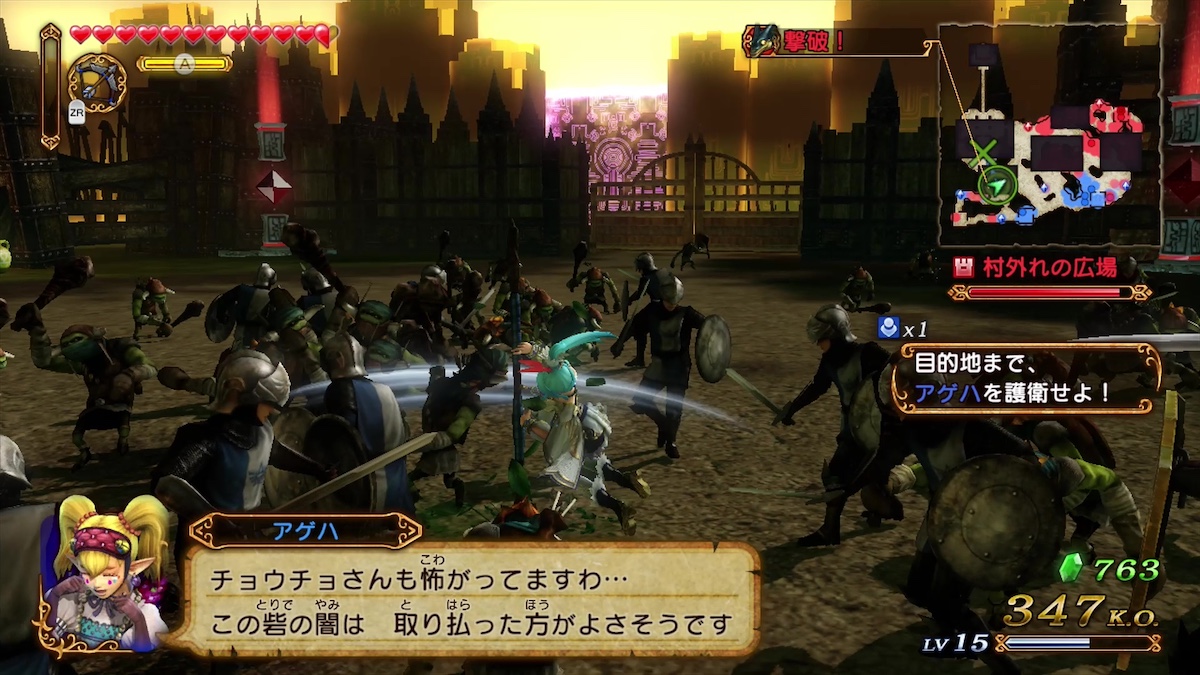Click the Agitha speaker name tag
Image resolution: width=1200 pixels, height=675 pixels.
pyautogui.click(x=305, y=531)
